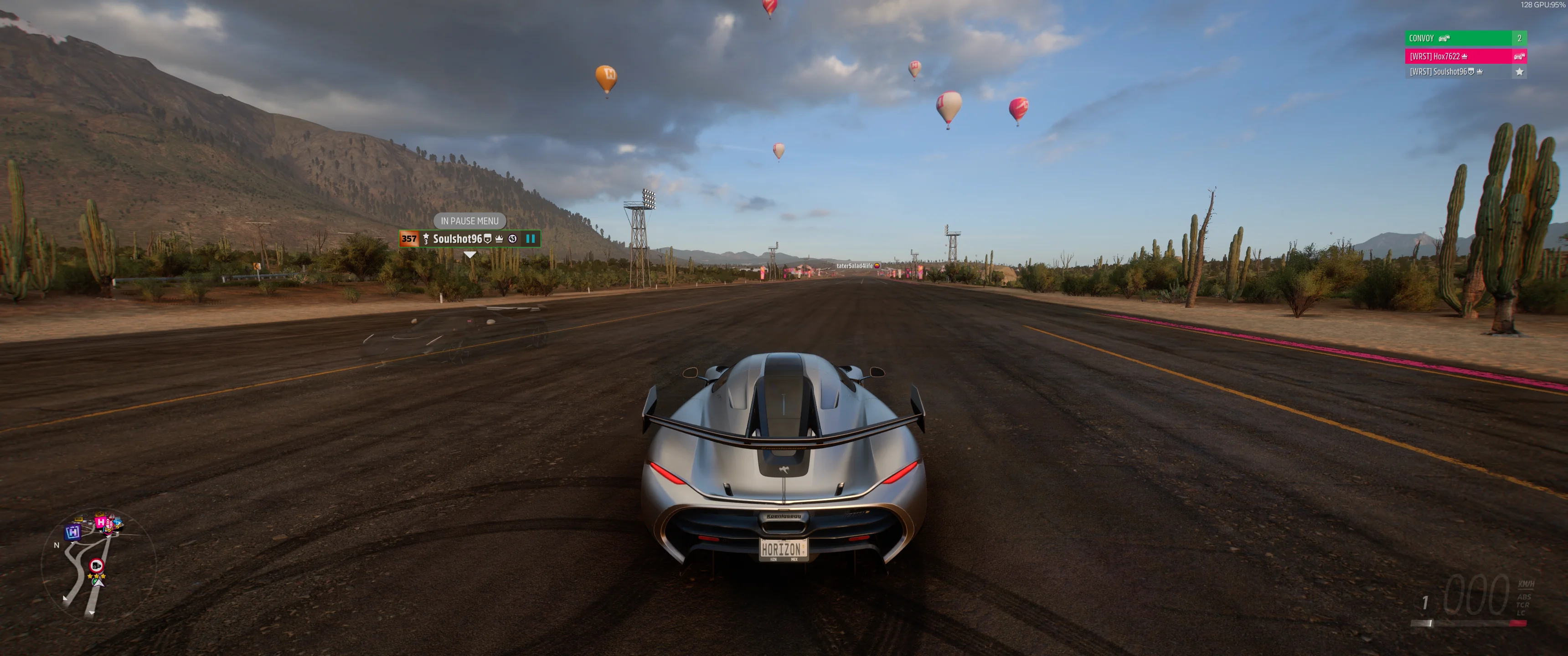This screenshot has width=1568, height=656.
Task: Click the pink Horizon festival marker on minimap
Action: tap(101, 523)
